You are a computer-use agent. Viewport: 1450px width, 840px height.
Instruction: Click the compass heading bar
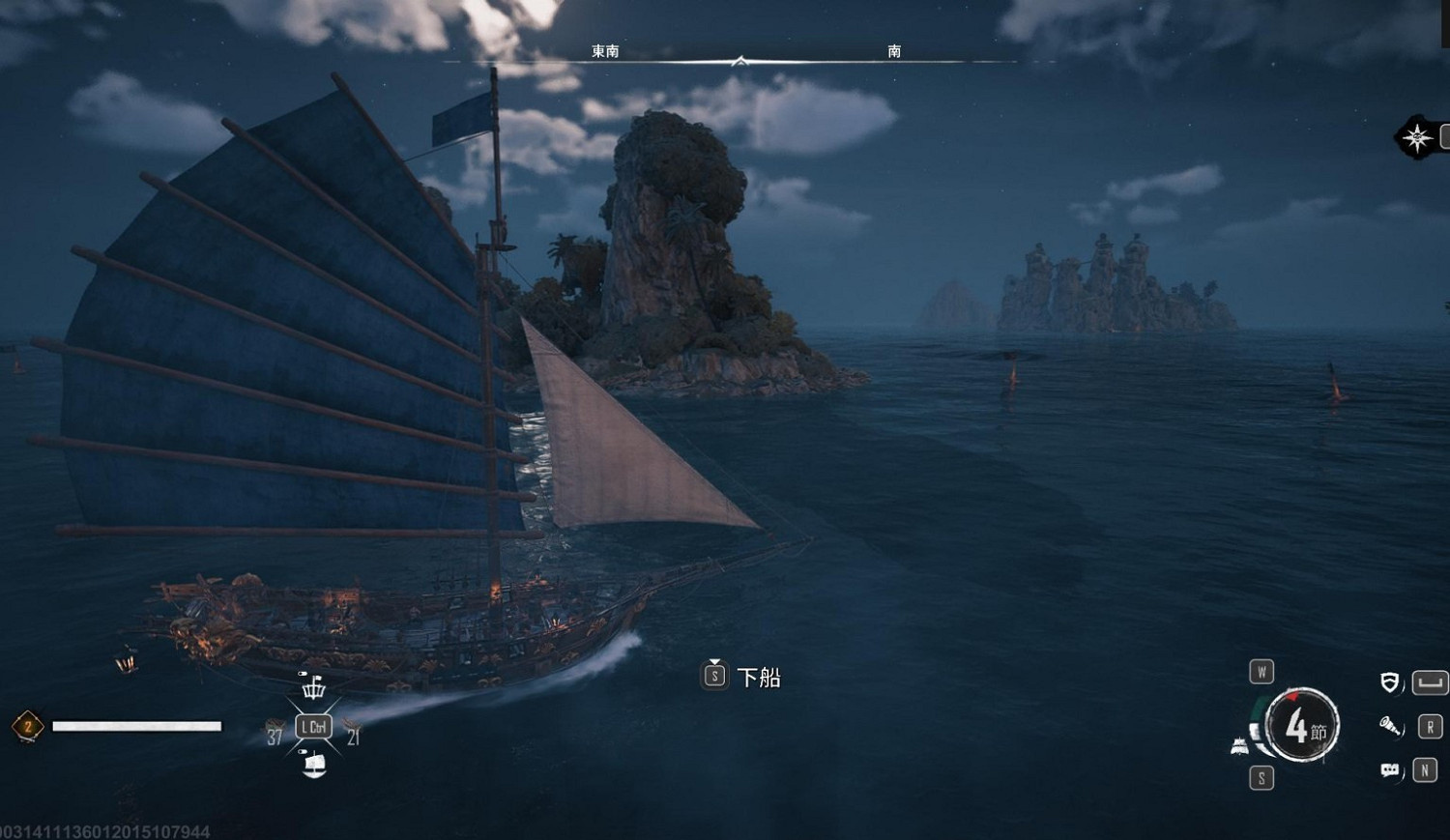[739, 61]
